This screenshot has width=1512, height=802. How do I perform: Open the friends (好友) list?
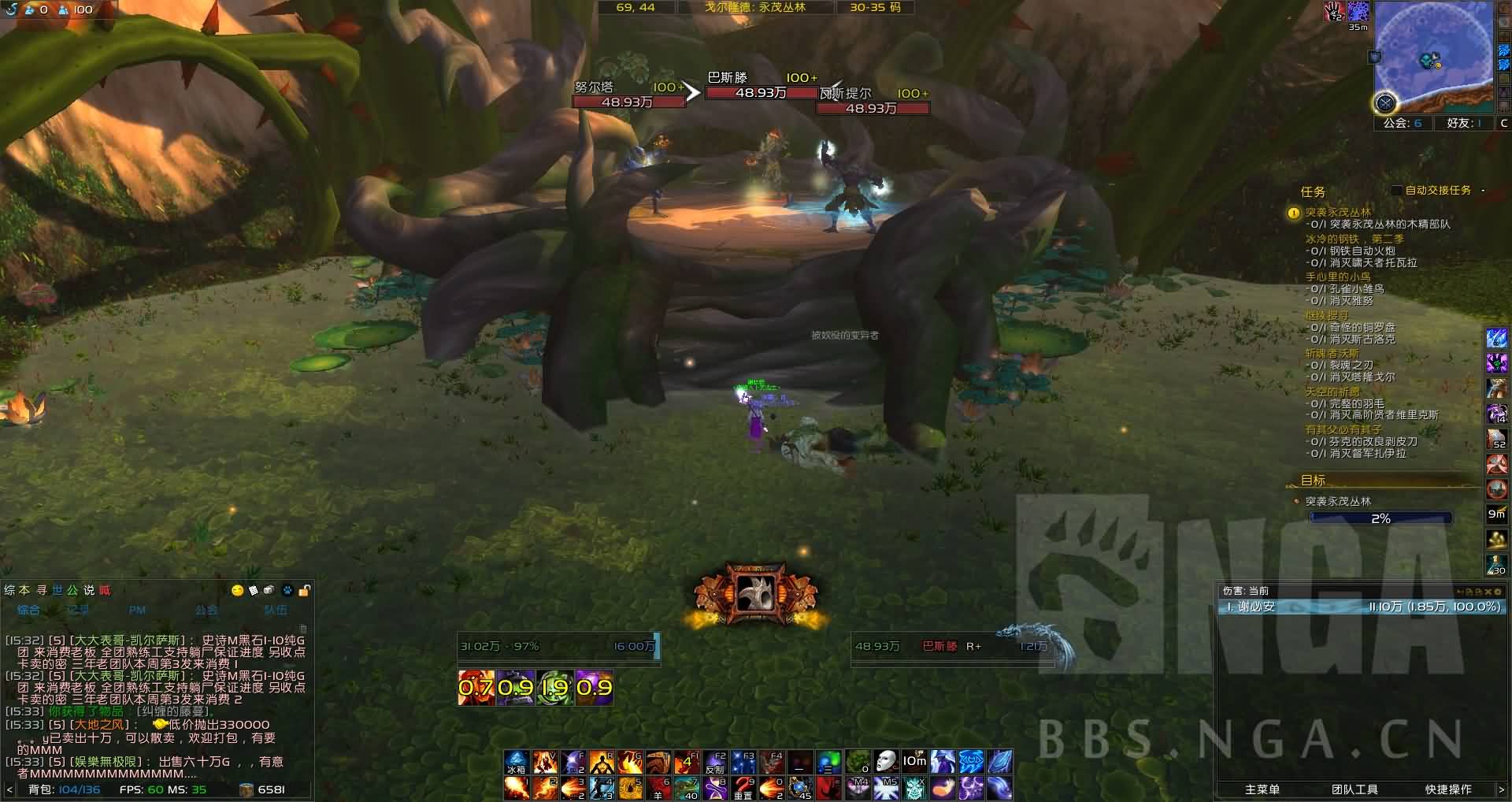tap(1464, 123)
